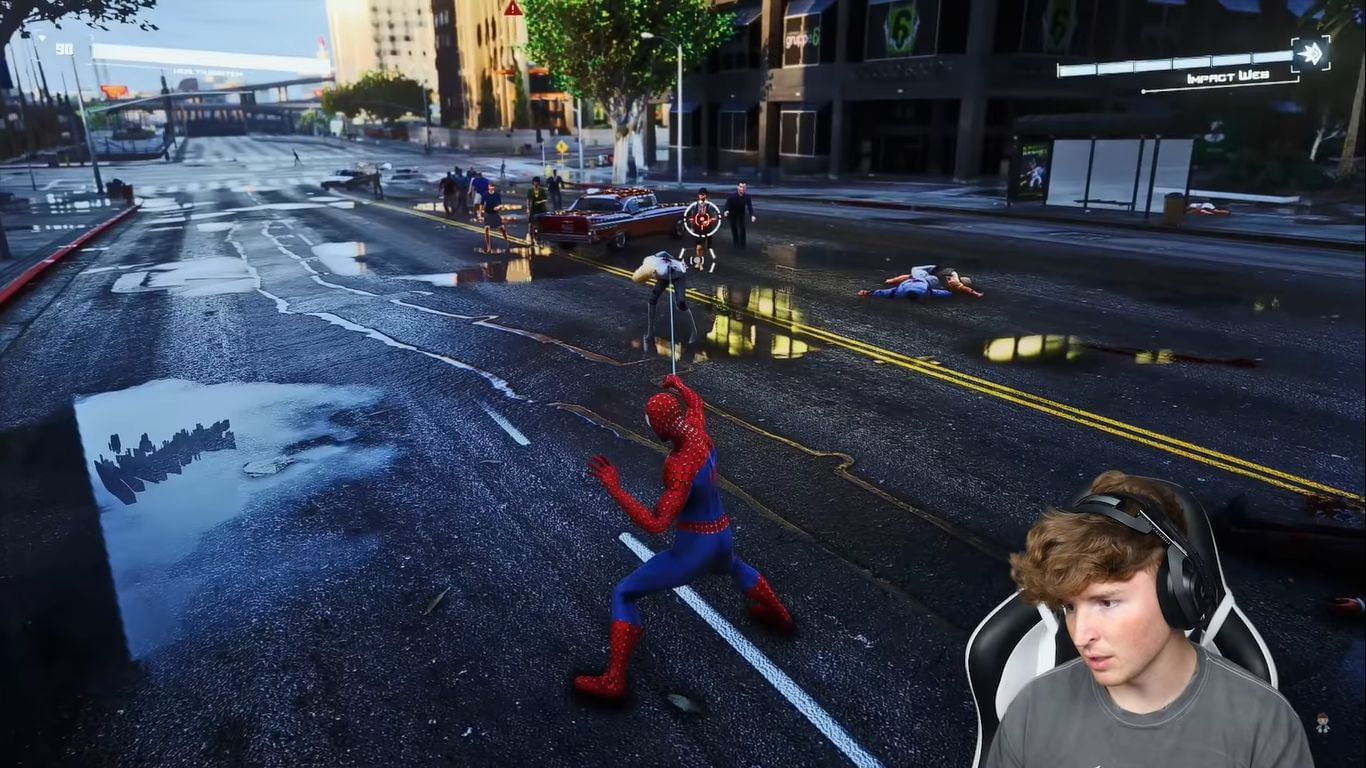Select the Health System label text

tap(208, 71)
